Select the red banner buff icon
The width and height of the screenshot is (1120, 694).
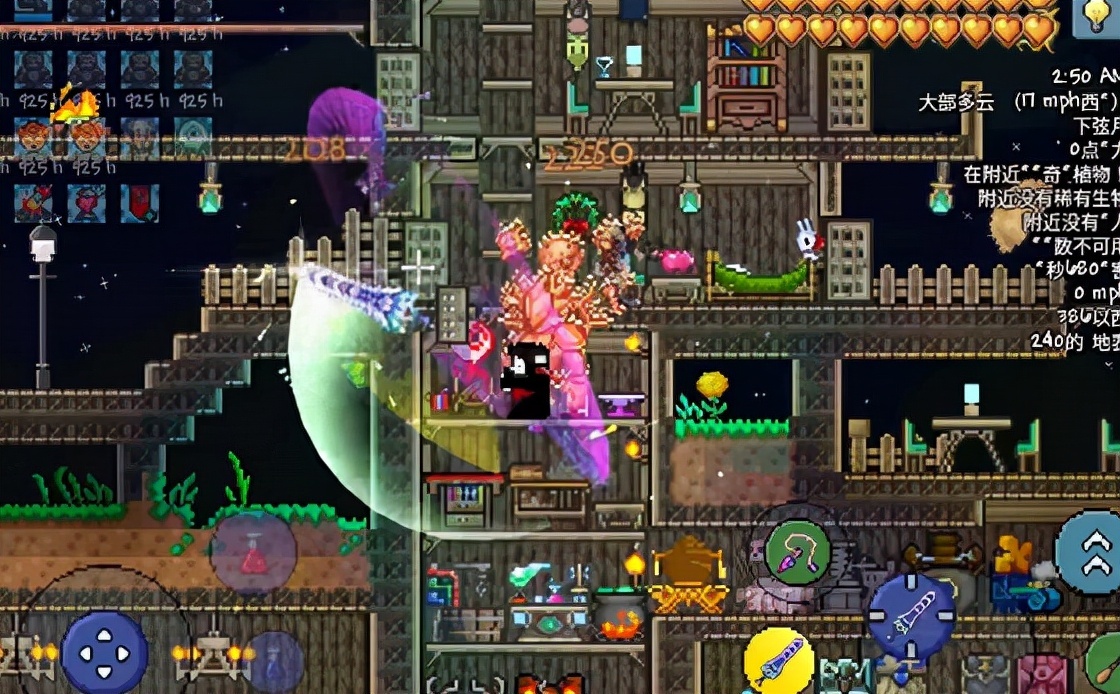point(140,203)
